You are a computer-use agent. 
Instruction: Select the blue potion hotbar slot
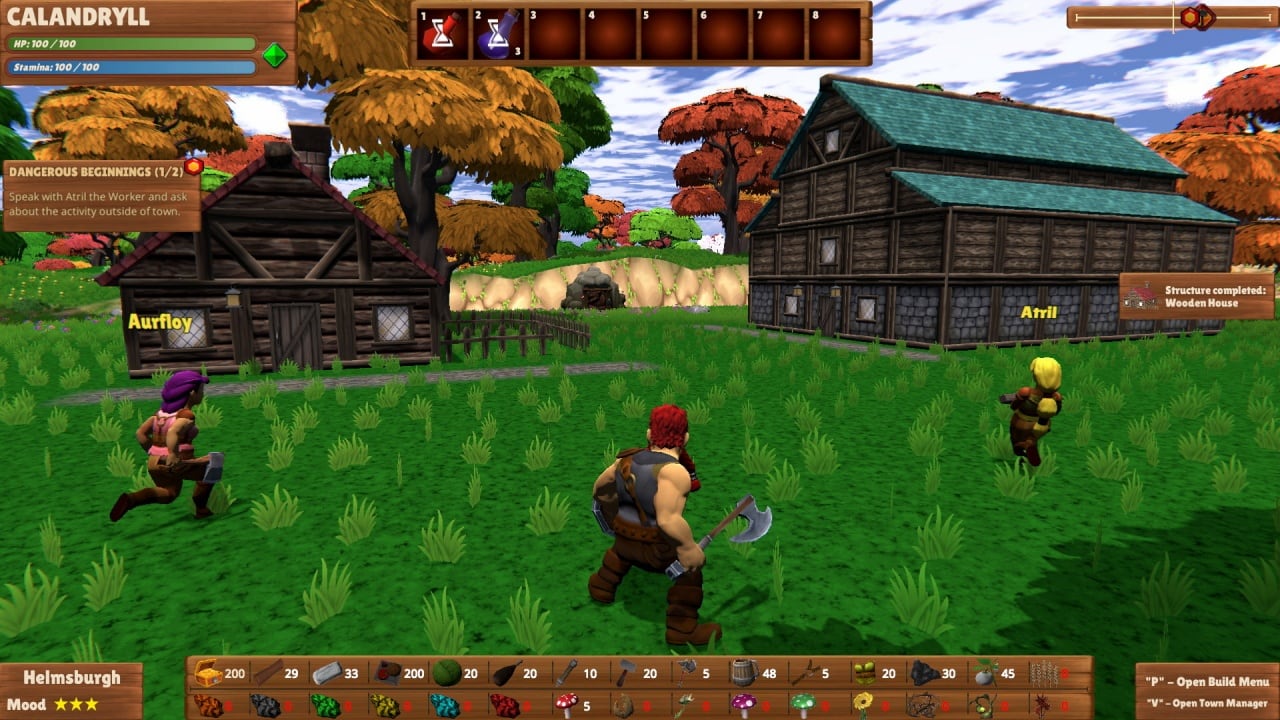499,35
